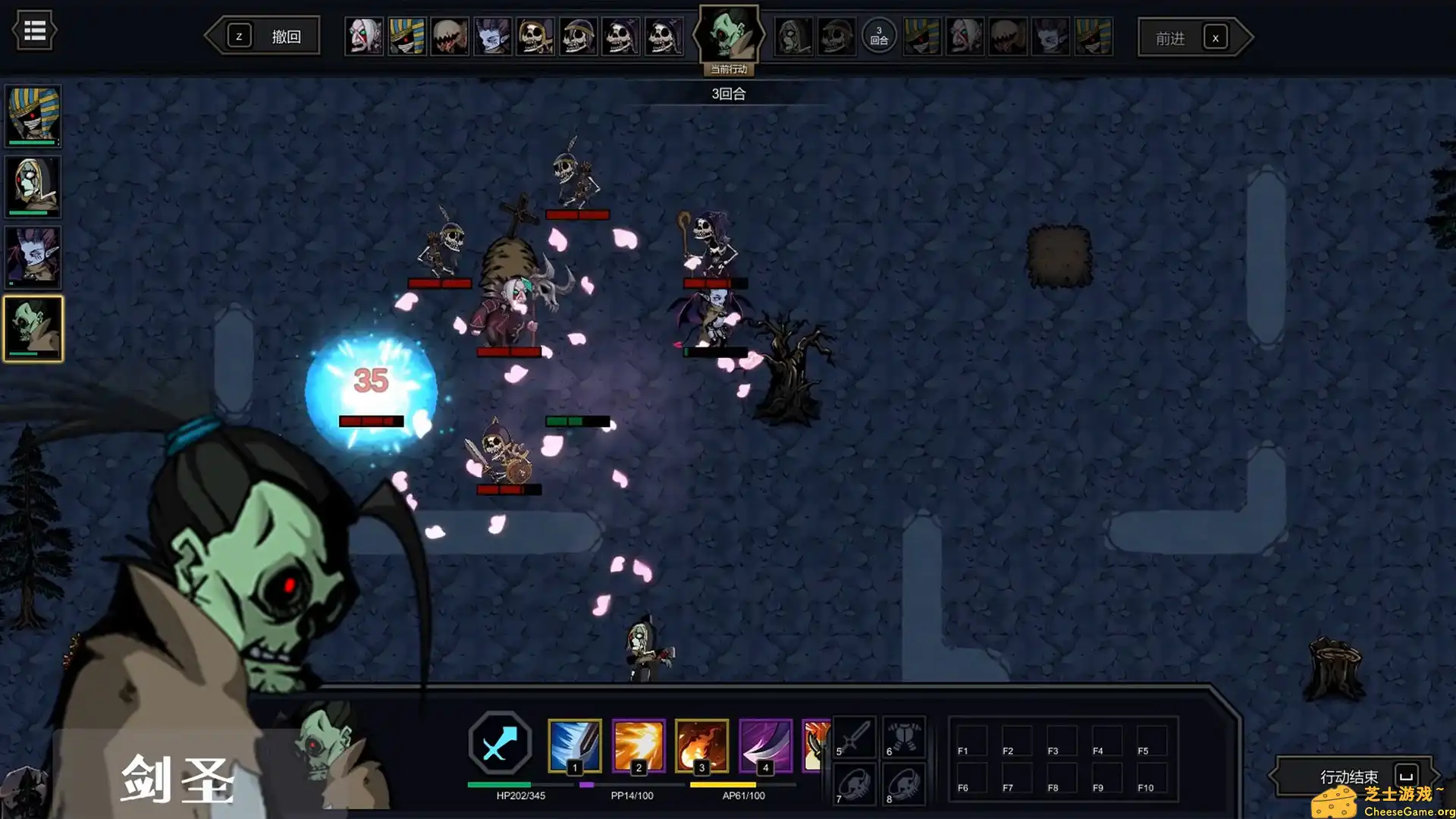Use skill 2 orange burst strike
The width and height of the screenshot is (1456, 819).
[638, 745]
